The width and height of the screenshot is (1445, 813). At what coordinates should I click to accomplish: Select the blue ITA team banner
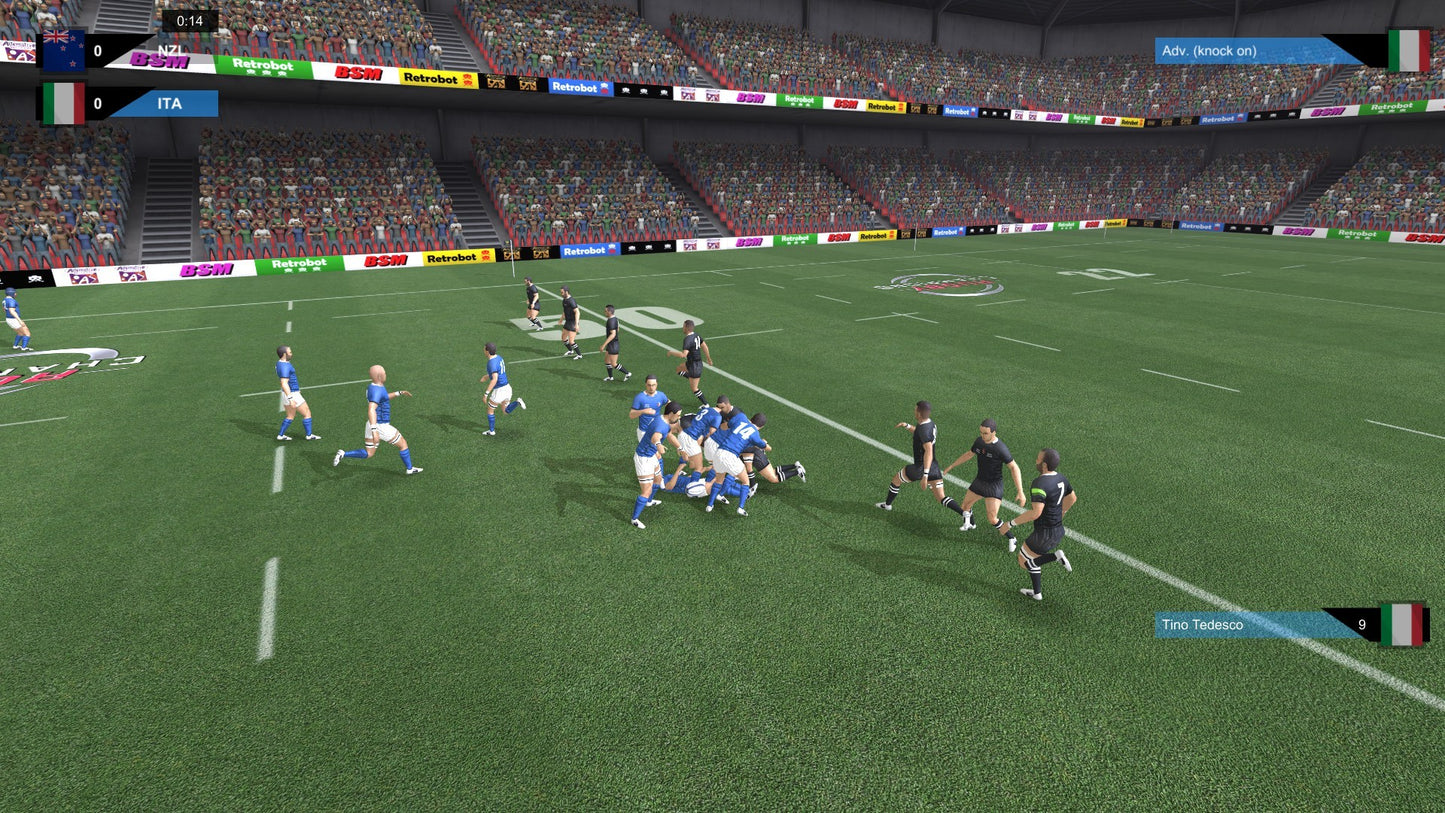[169, 102]
